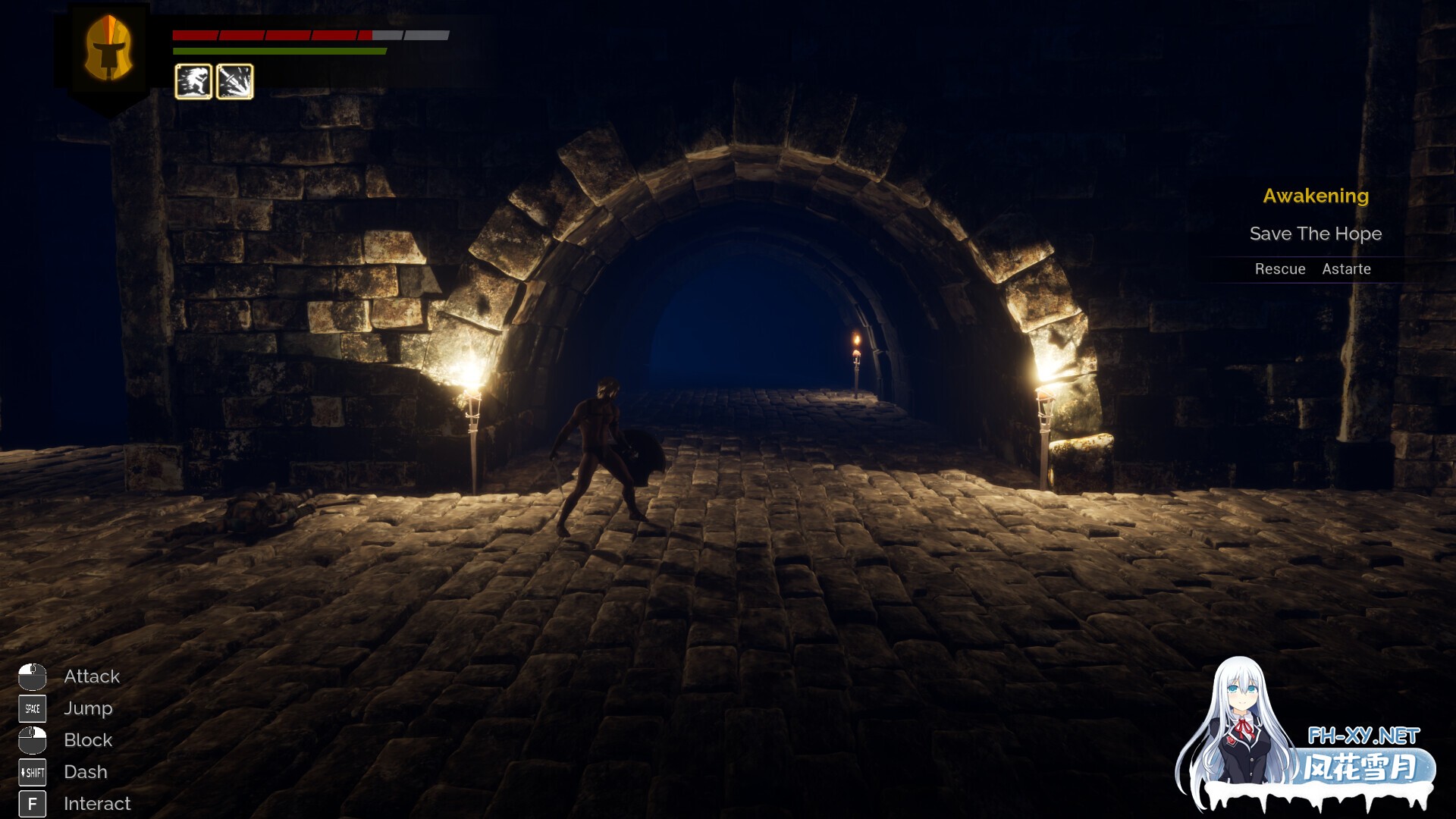
Task: Open the Awakening quest tracker title
Action: [1316, 196]
